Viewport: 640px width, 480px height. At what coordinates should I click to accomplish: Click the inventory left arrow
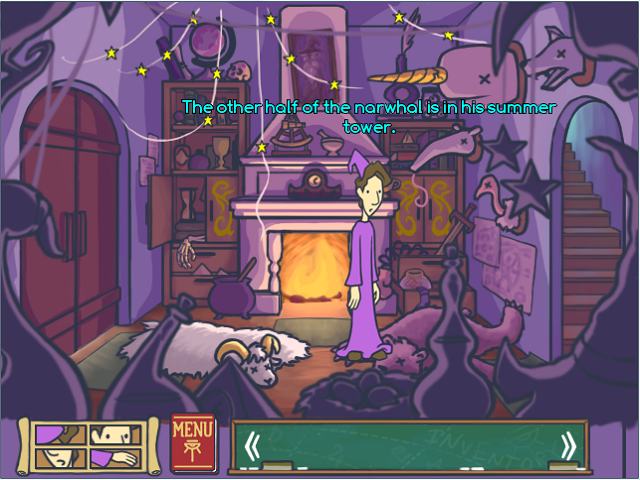253,445
